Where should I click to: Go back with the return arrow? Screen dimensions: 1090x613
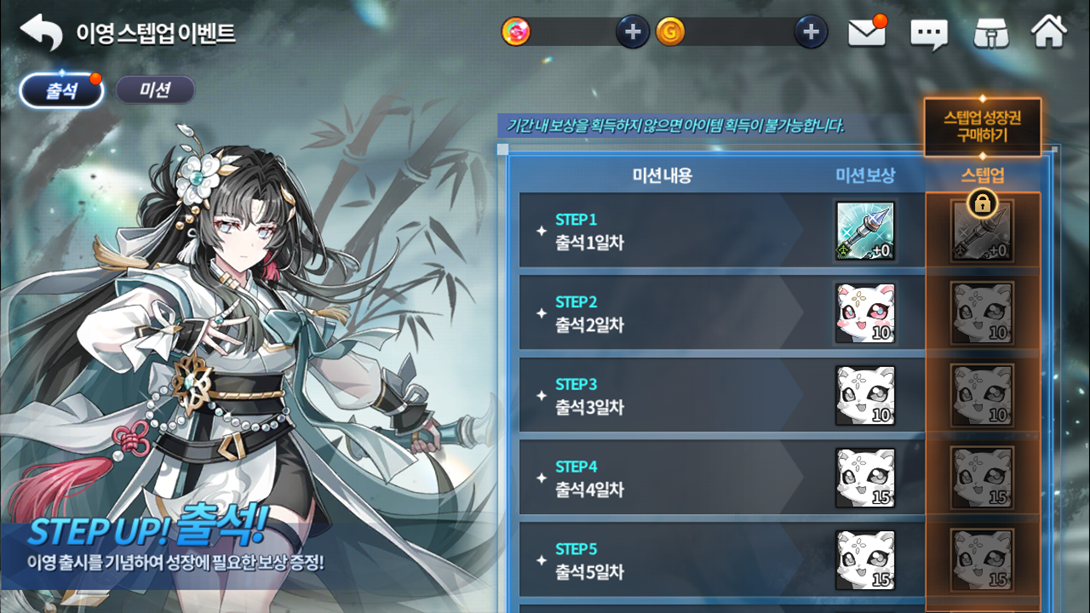click(x=41, y=33)
